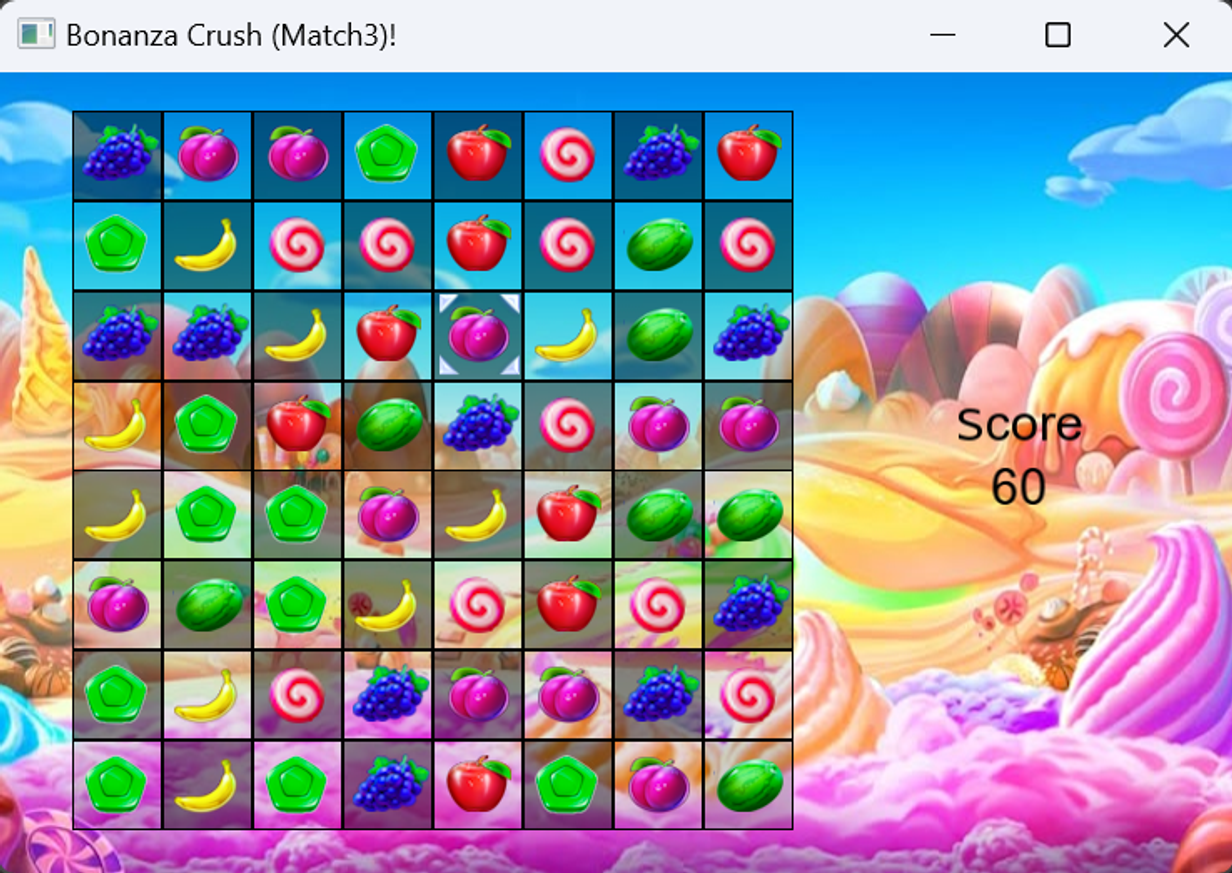
Task: Choose the banana right of the highlighted plum
Action: (x=568, y=335)
